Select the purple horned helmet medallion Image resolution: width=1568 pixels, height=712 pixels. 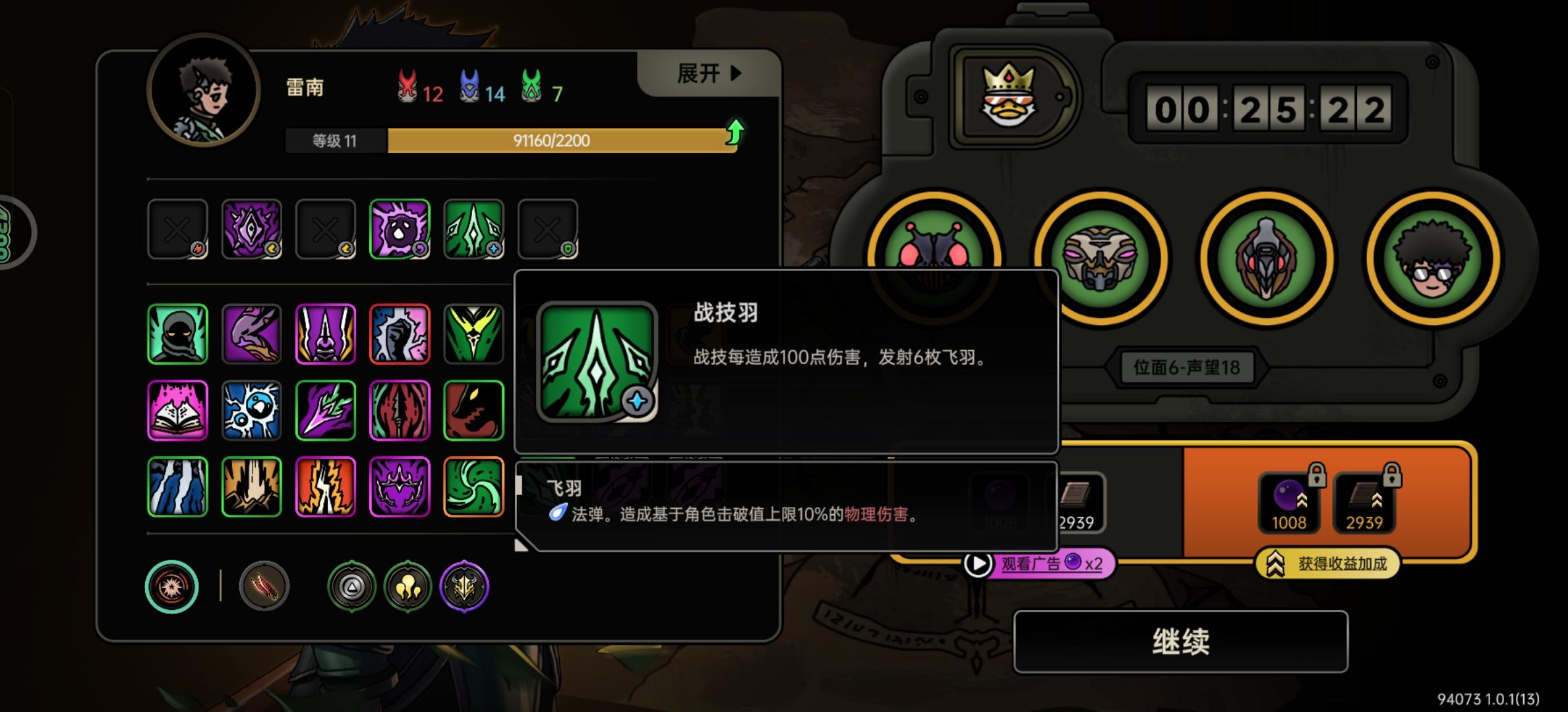pos(464,587)
